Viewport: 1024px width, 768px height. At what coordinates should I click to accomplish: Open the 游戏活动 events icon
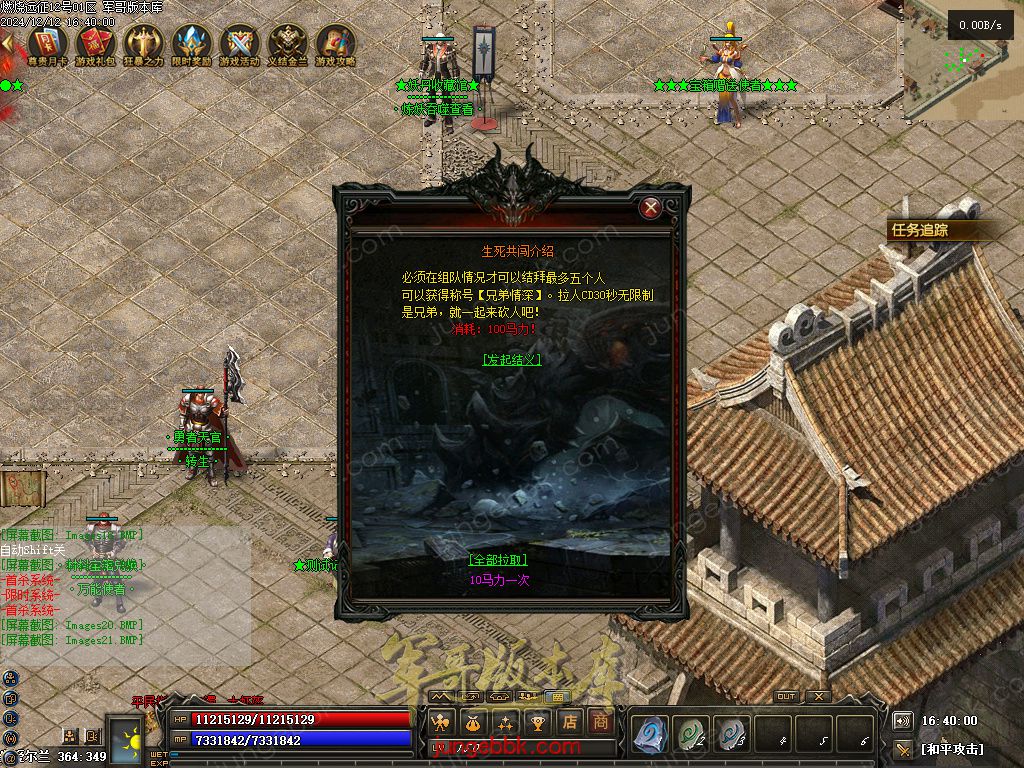239,44
